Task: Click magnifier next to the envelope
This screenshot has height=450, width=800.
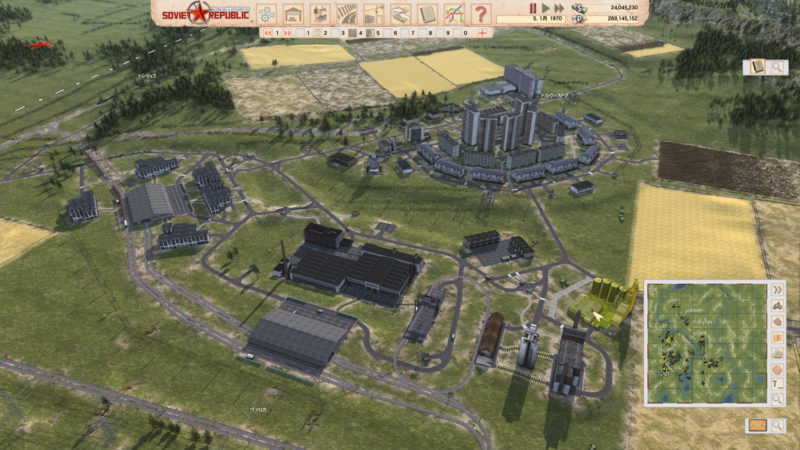Action: 776,425
